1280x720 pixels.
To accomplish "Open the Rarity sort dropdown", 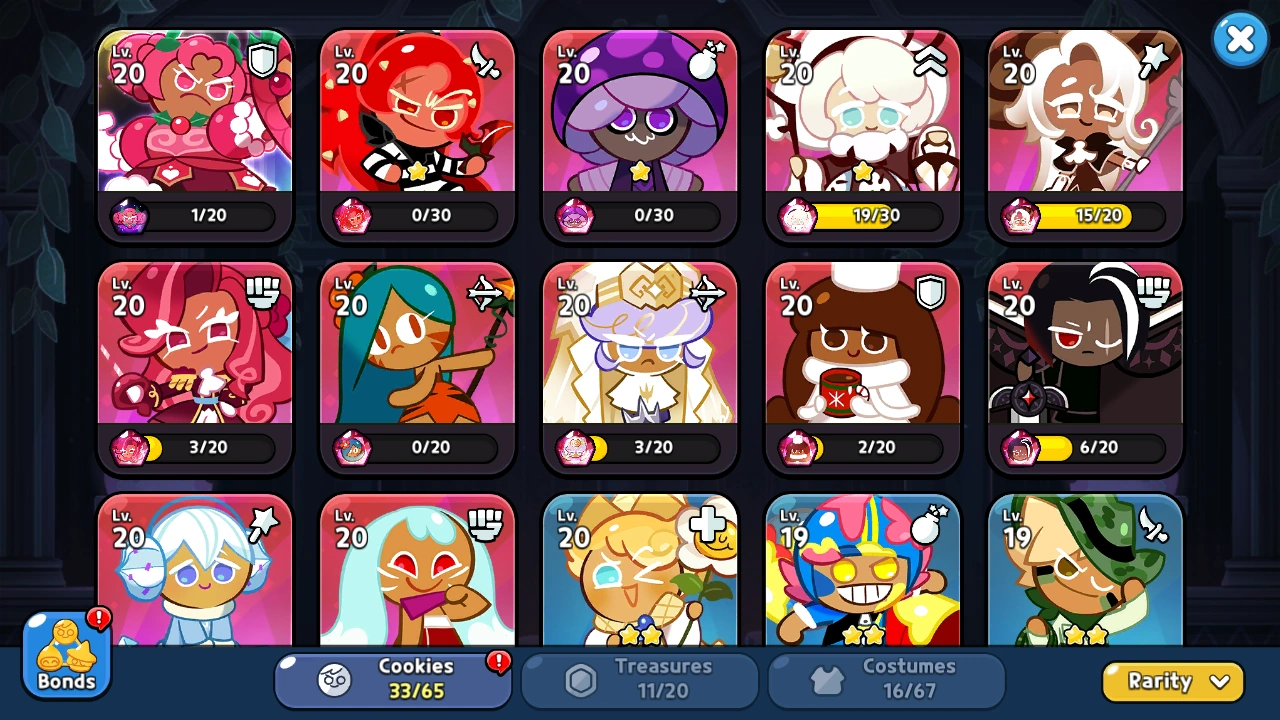I will point(1172,681).
